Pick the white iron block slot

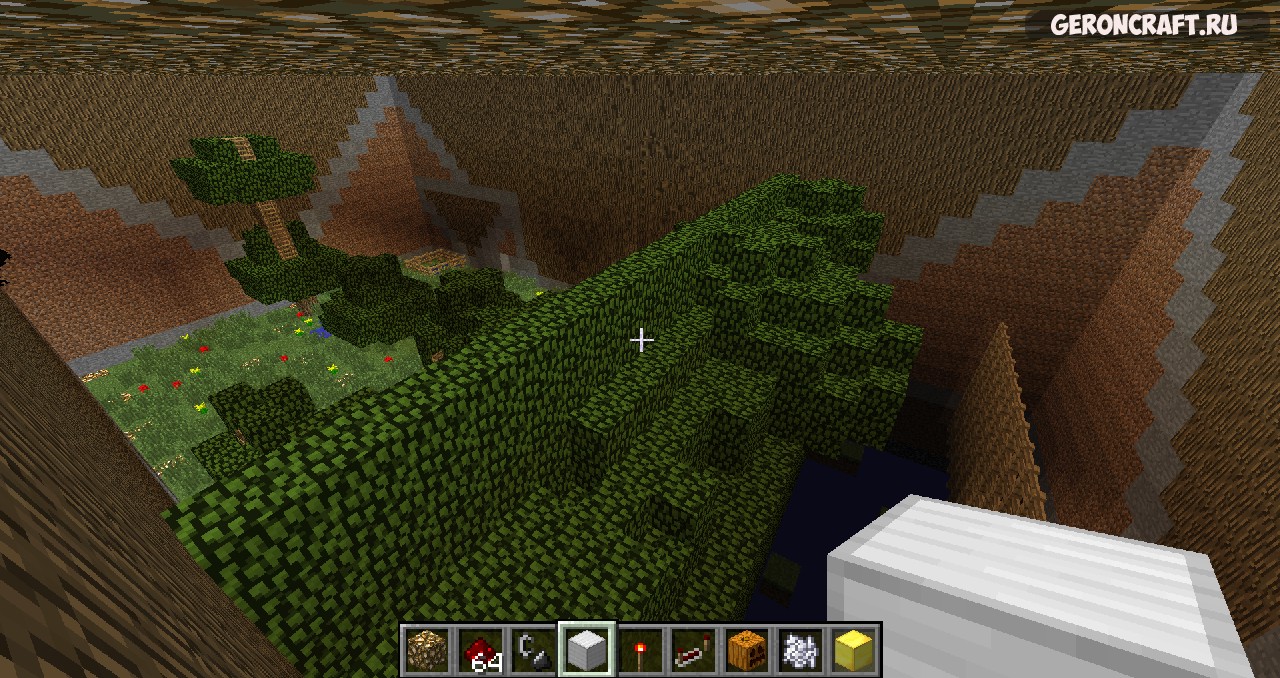tap(586, 650)
